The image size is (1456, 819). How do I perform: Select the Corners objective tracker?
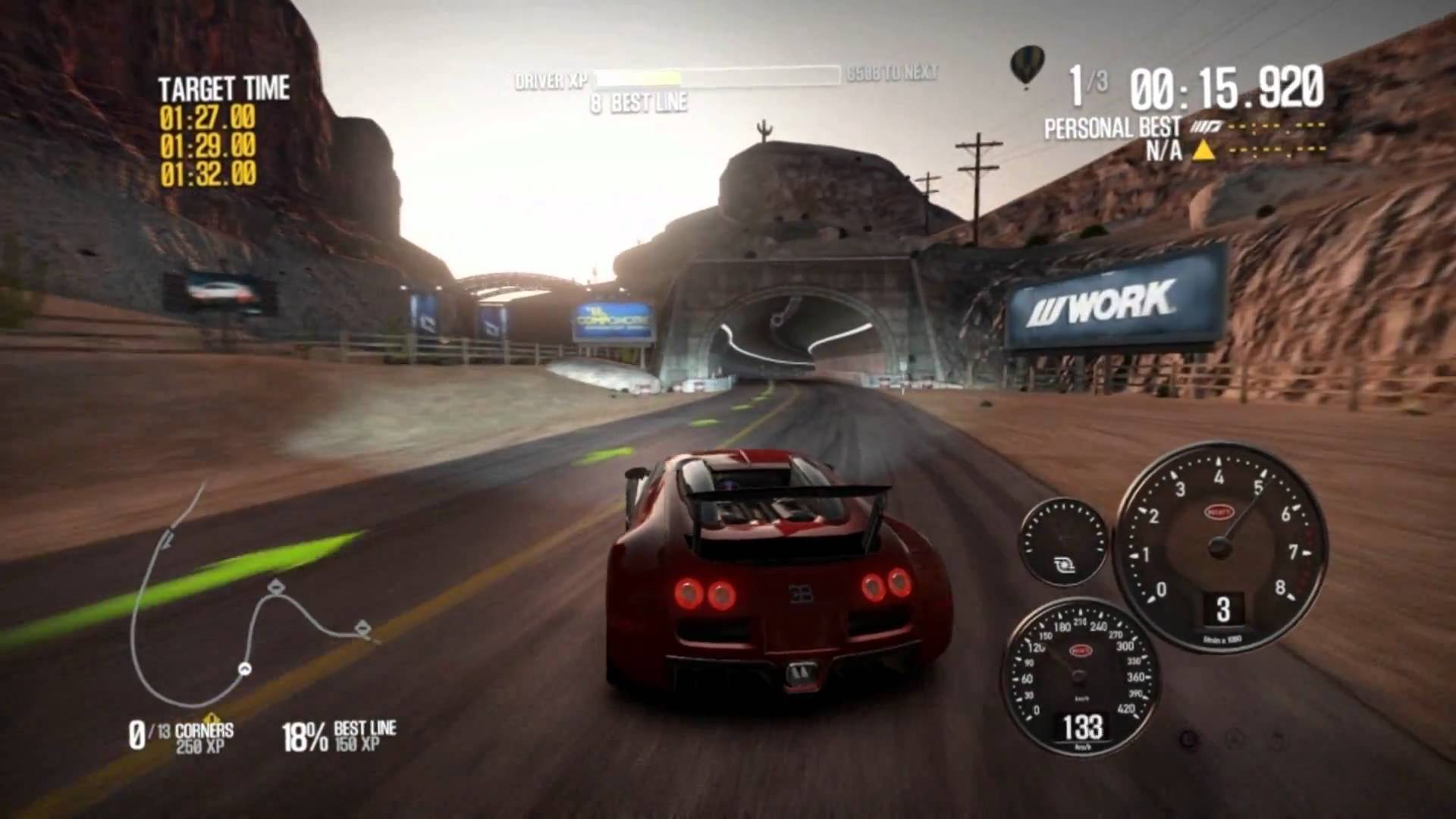click(182, 736)
